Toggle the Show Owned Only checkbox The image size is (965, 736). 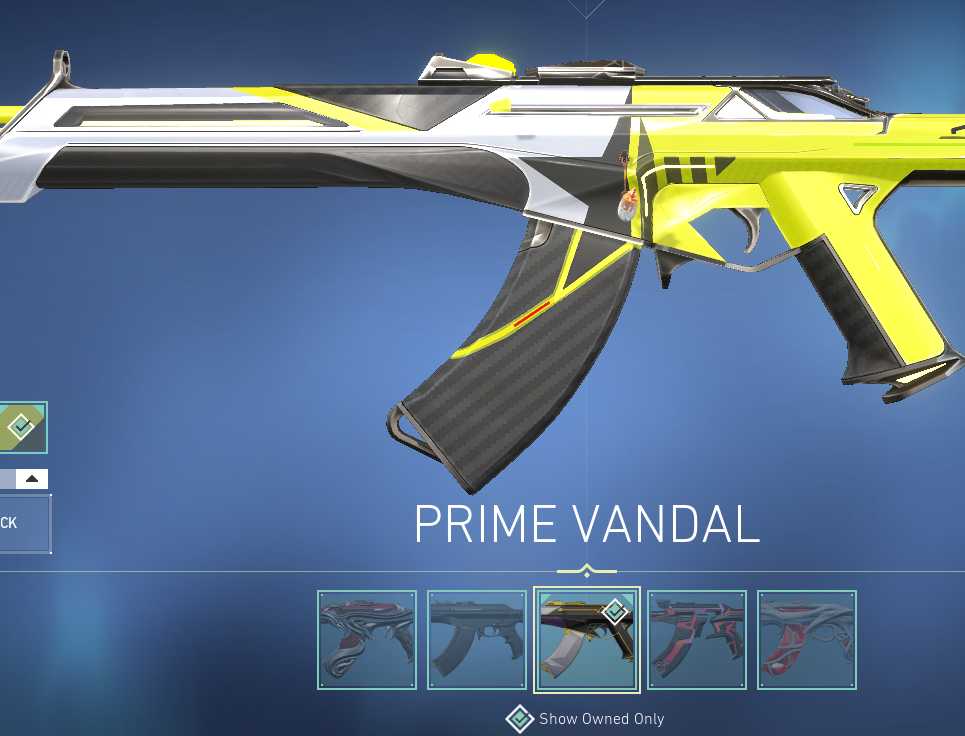click(520, 718)
